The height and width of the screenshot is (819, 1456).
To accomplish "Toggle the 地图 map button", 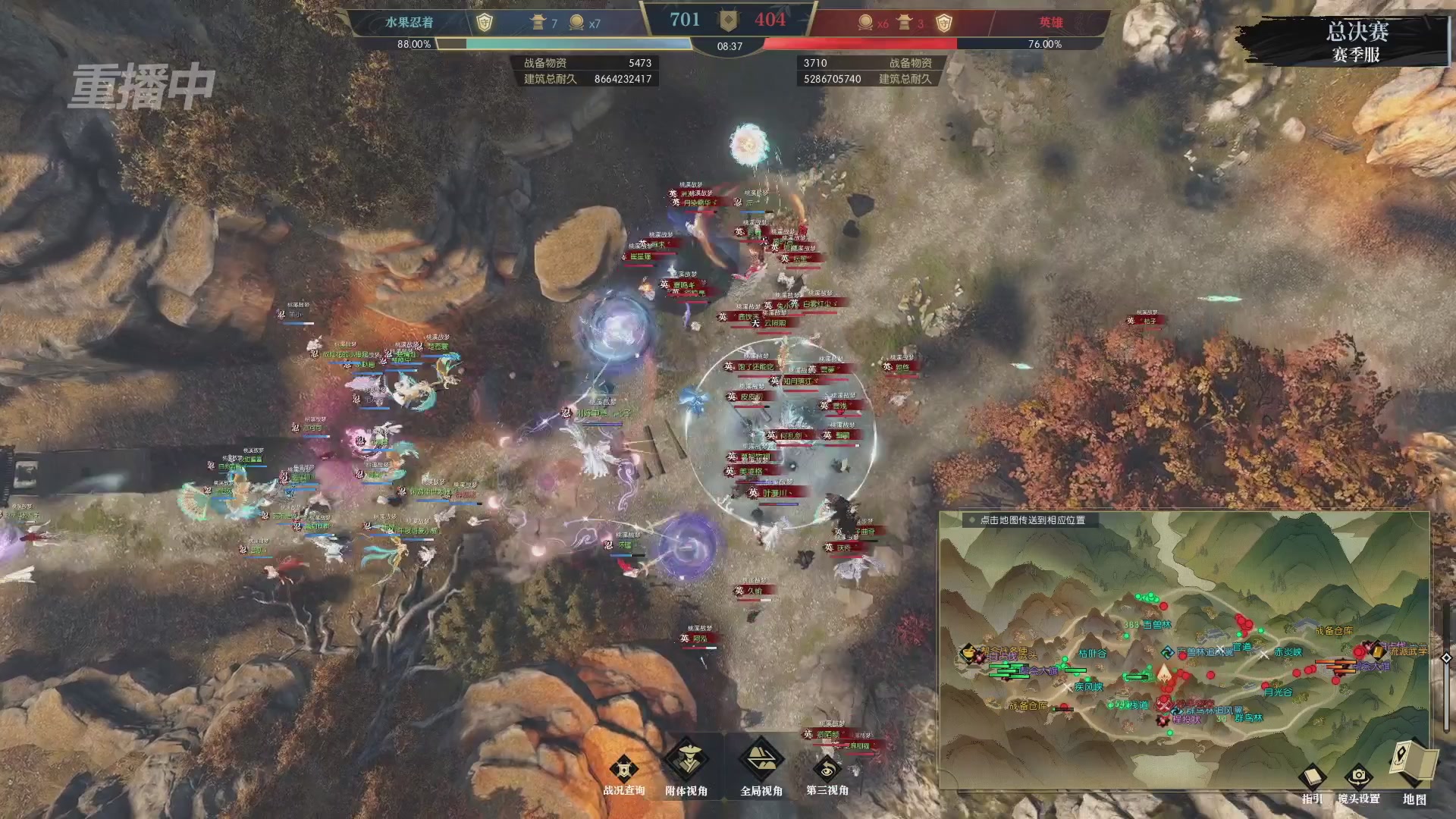I will [1414, 767].
